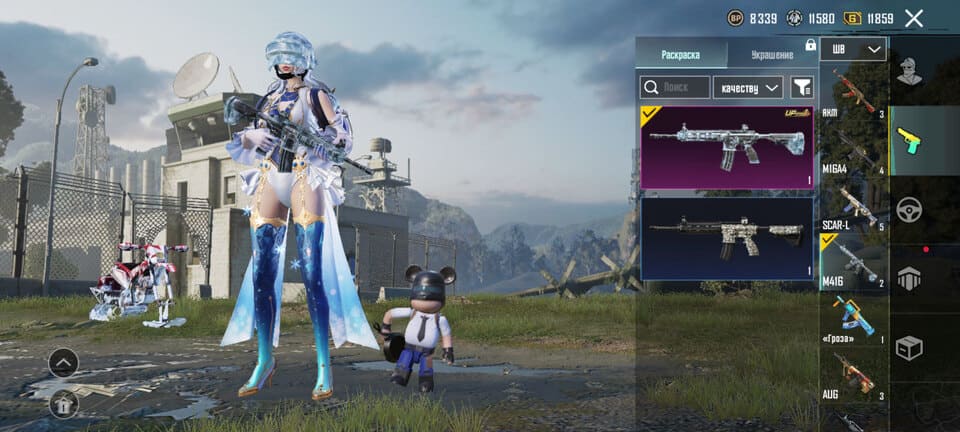Open the closed box category icon

point(909,348)
